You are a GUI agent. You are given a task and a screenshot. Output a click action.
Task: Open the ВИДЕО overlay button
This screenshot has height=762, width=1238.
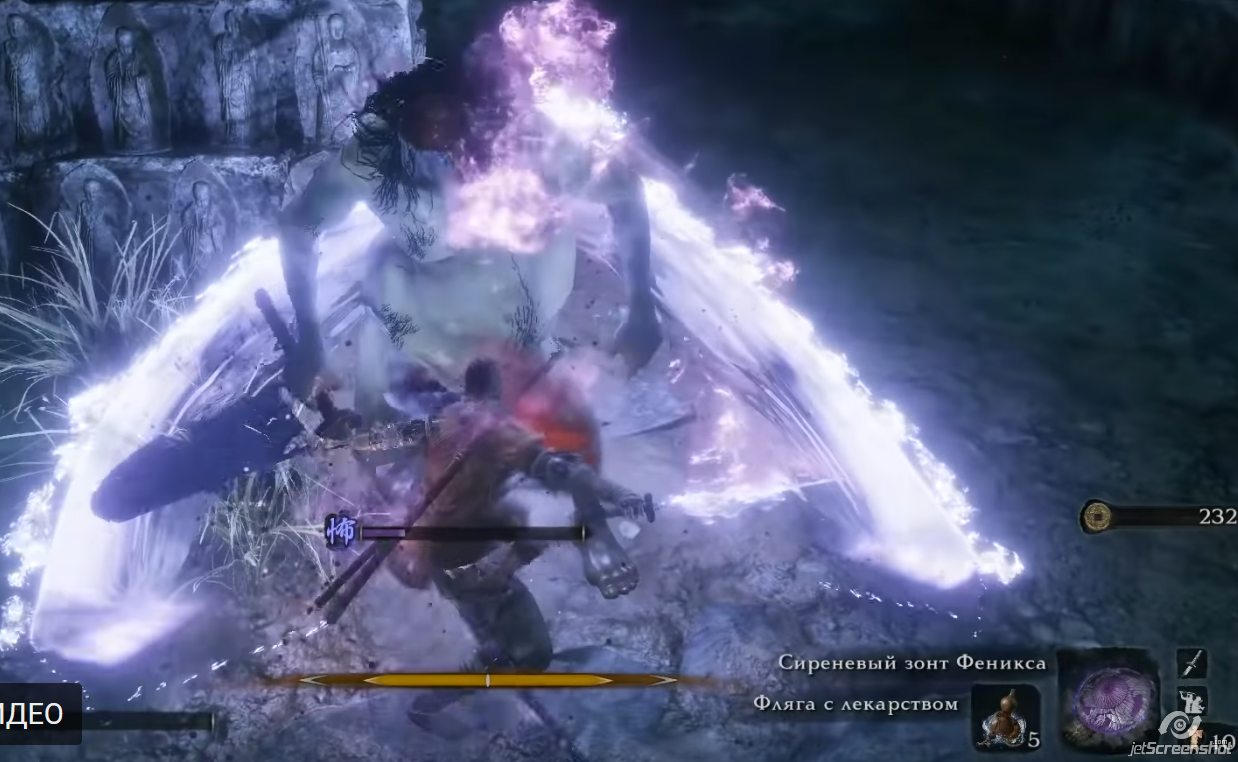38,713
